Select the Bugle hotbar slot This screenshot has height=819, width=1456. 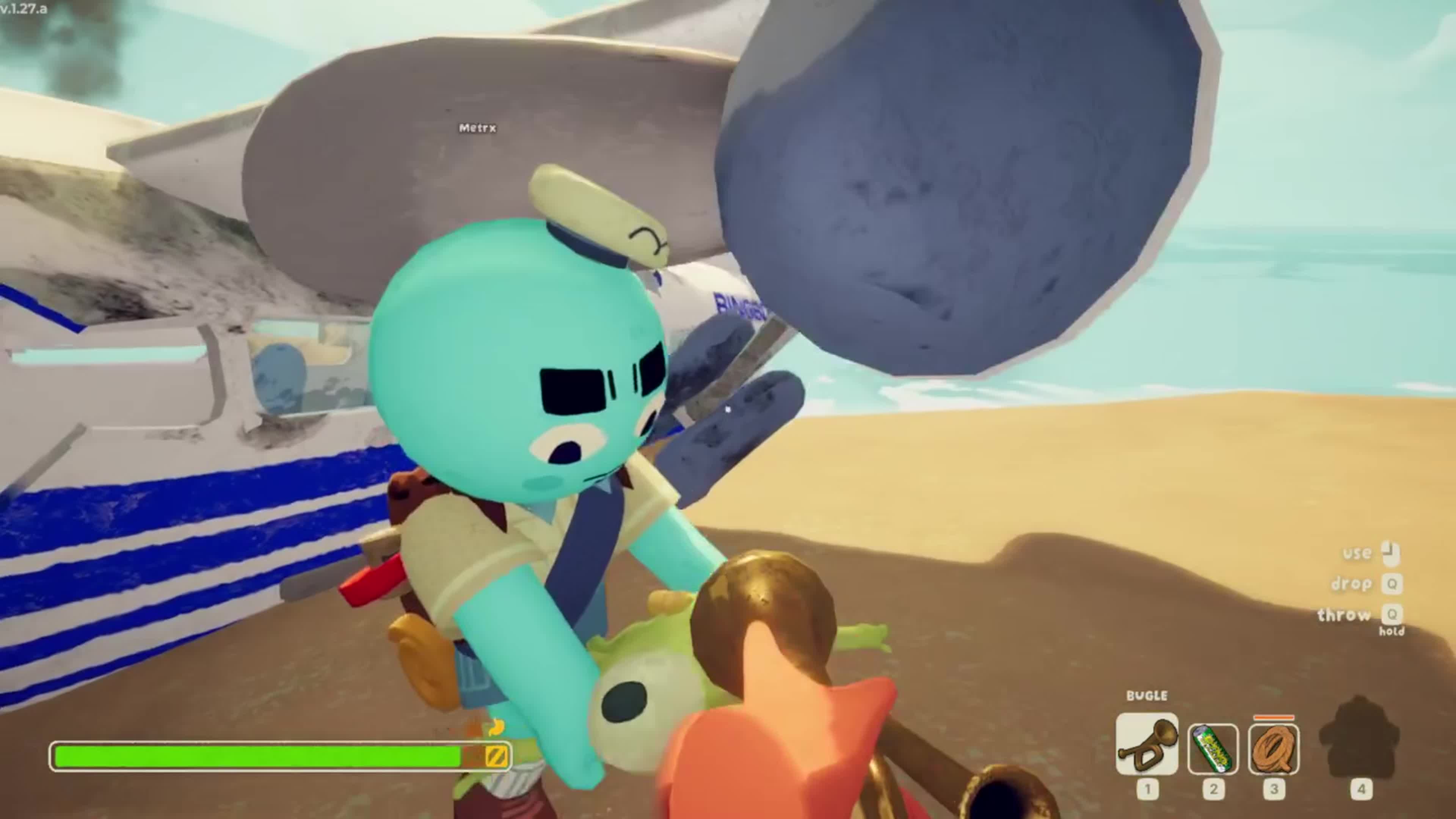click(x=1147, y=744)
